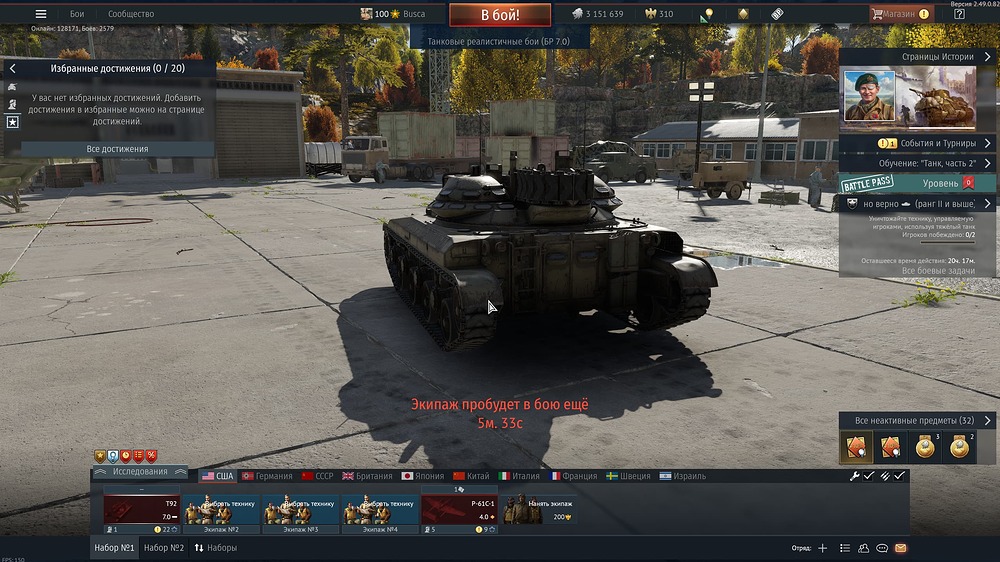The width and height of the screenshot is (1000, 562).
Task: Open the «Сообщество» menu
Action: [131, 14]
